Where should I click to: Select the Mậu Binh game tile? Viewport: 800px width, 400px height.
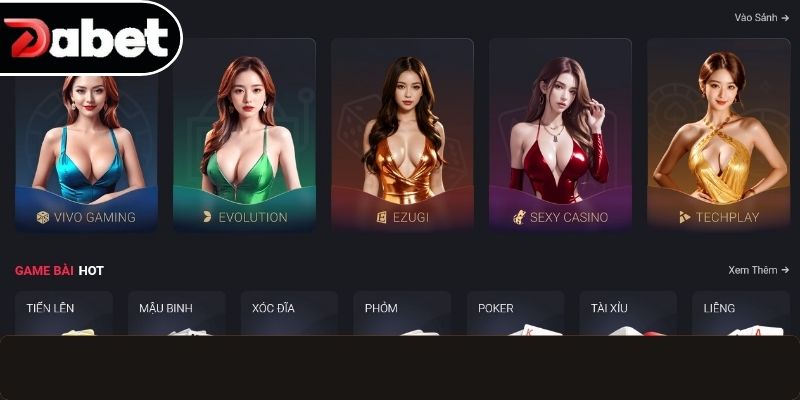click(177, 313)
